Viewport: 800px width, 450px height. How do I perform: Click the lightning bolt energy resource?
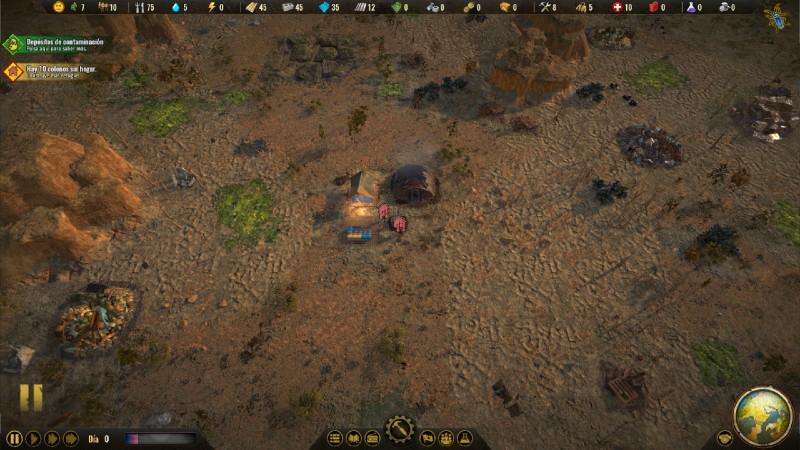tap(211, 7)
